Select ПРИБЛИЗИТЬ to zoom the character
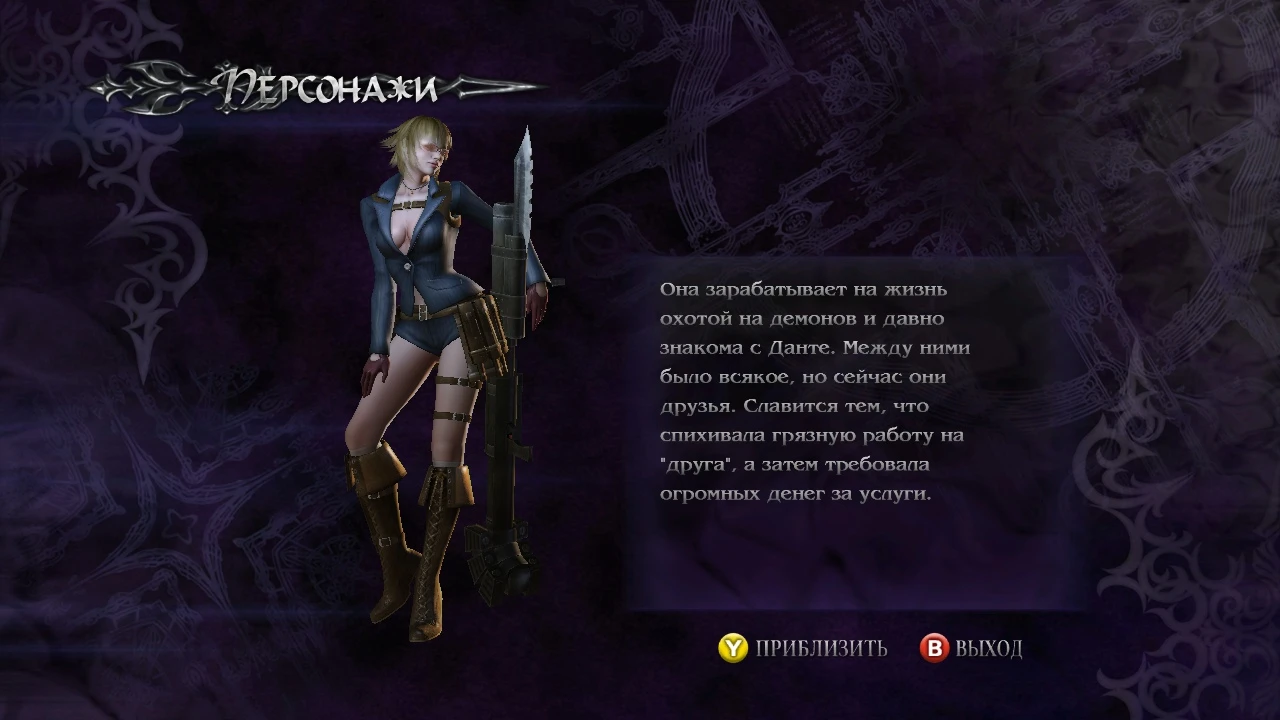Image resolution: width=1280 pixels, height=720 pixels. pos(818,648)
